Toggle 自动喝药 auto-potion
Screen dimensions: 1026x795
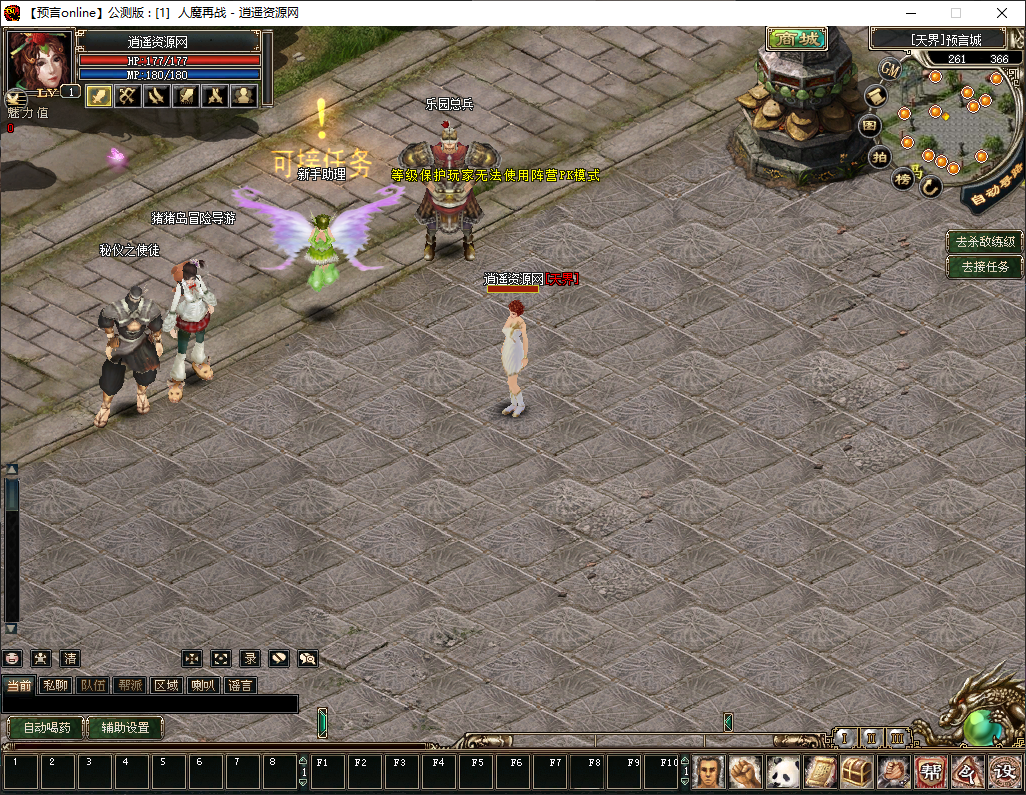click(x=46, y=728)
